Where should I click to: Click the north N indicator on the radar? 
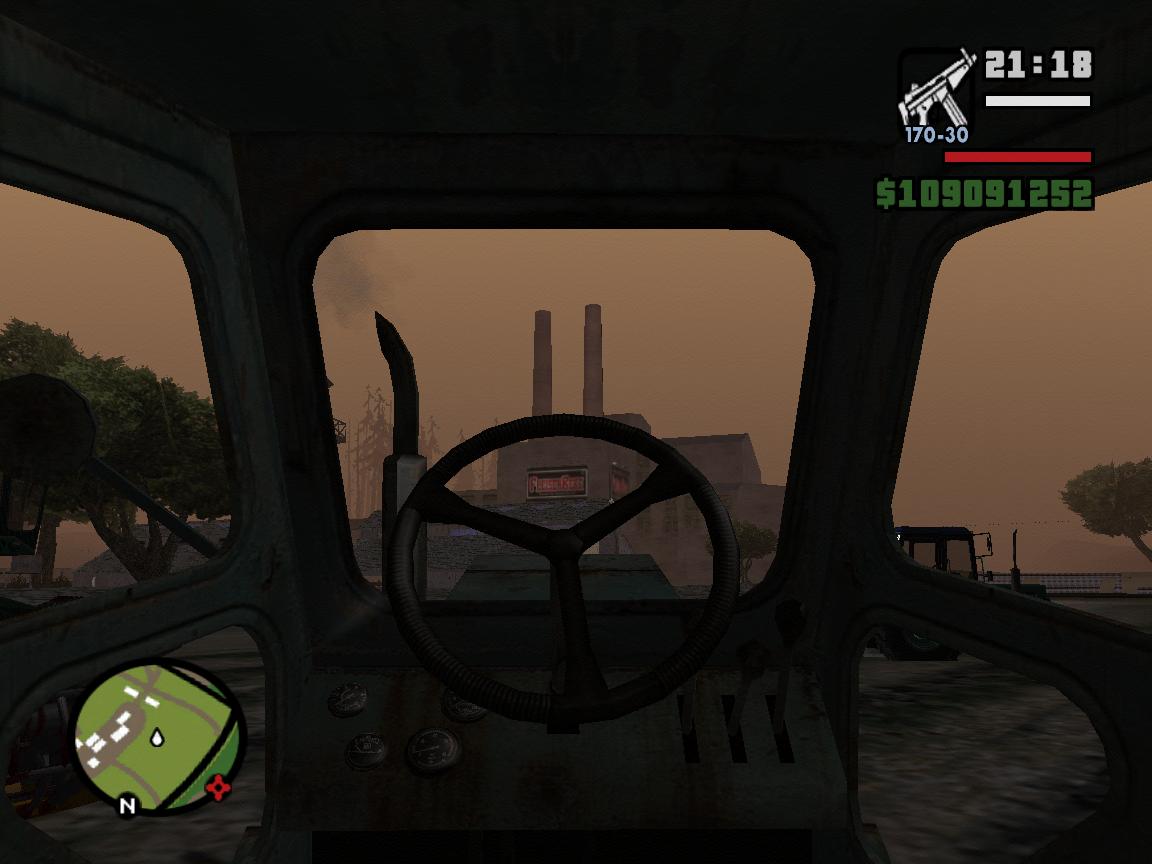coord(127,804)
